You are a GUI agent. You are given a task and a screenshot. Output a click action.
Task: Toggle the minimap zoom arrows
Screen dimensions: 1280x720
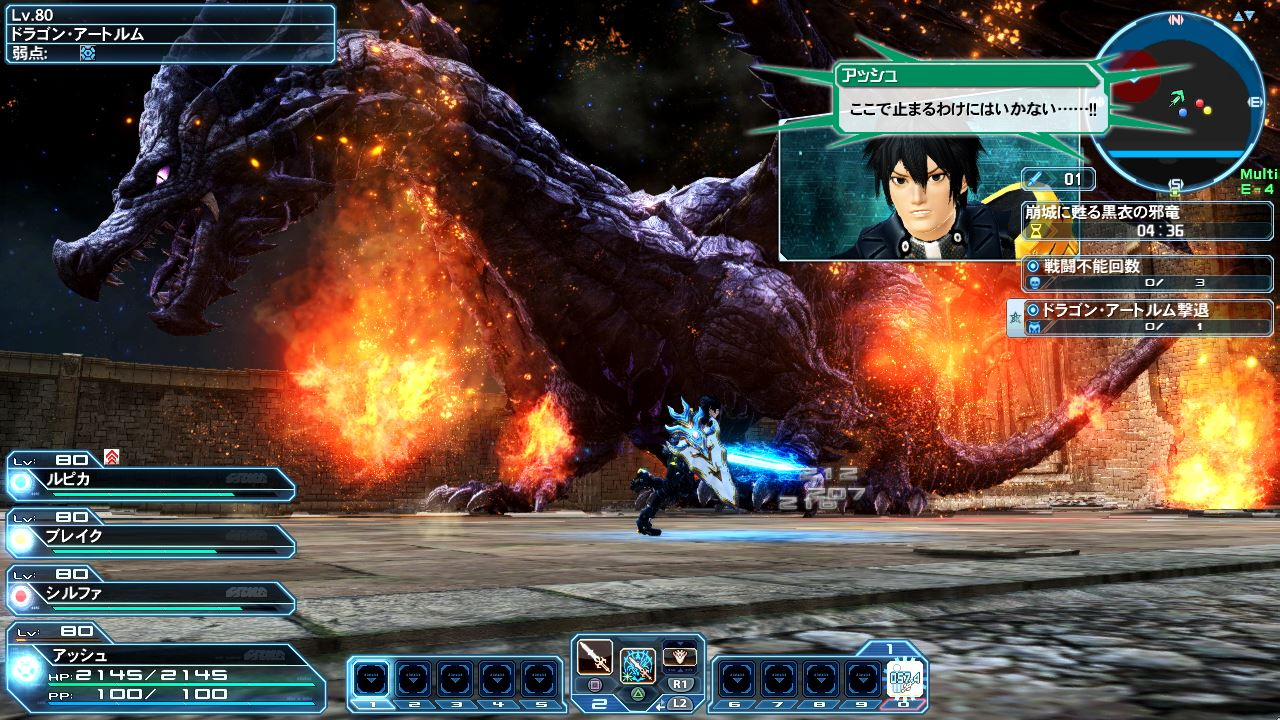1244,17
